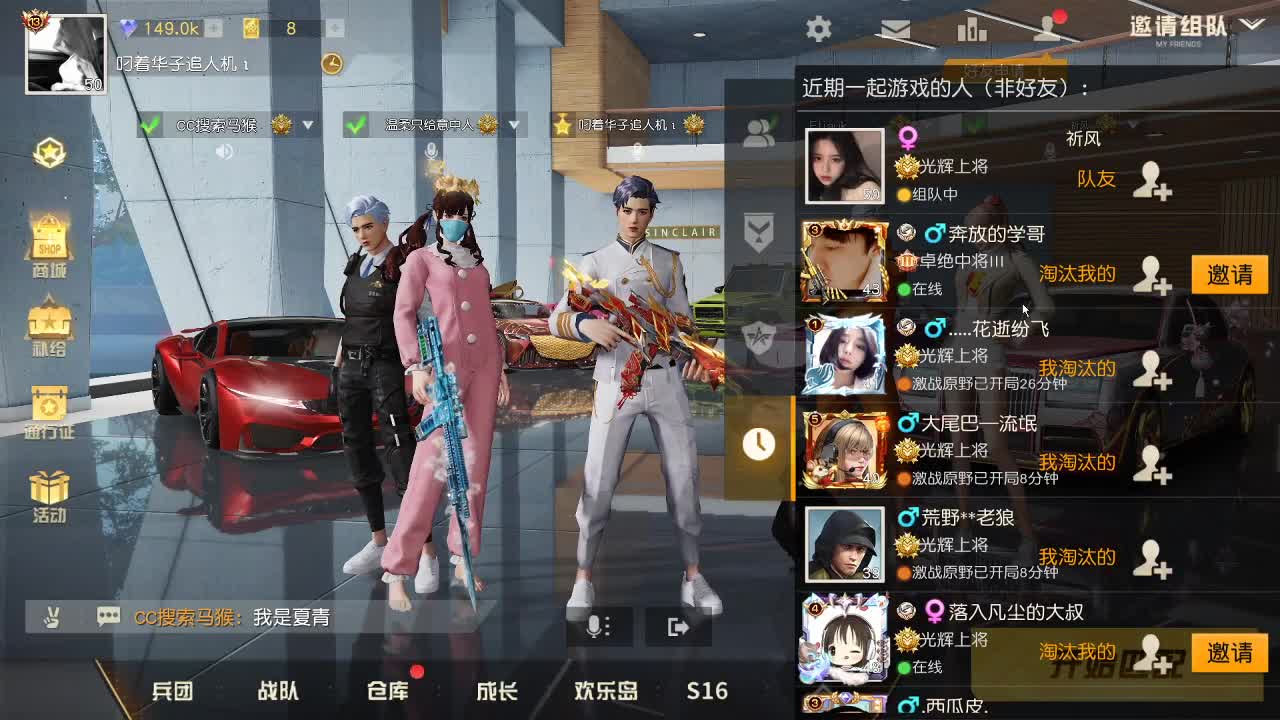Open the settings gear icon
The image size is (1280, 720).
[818, 30]
